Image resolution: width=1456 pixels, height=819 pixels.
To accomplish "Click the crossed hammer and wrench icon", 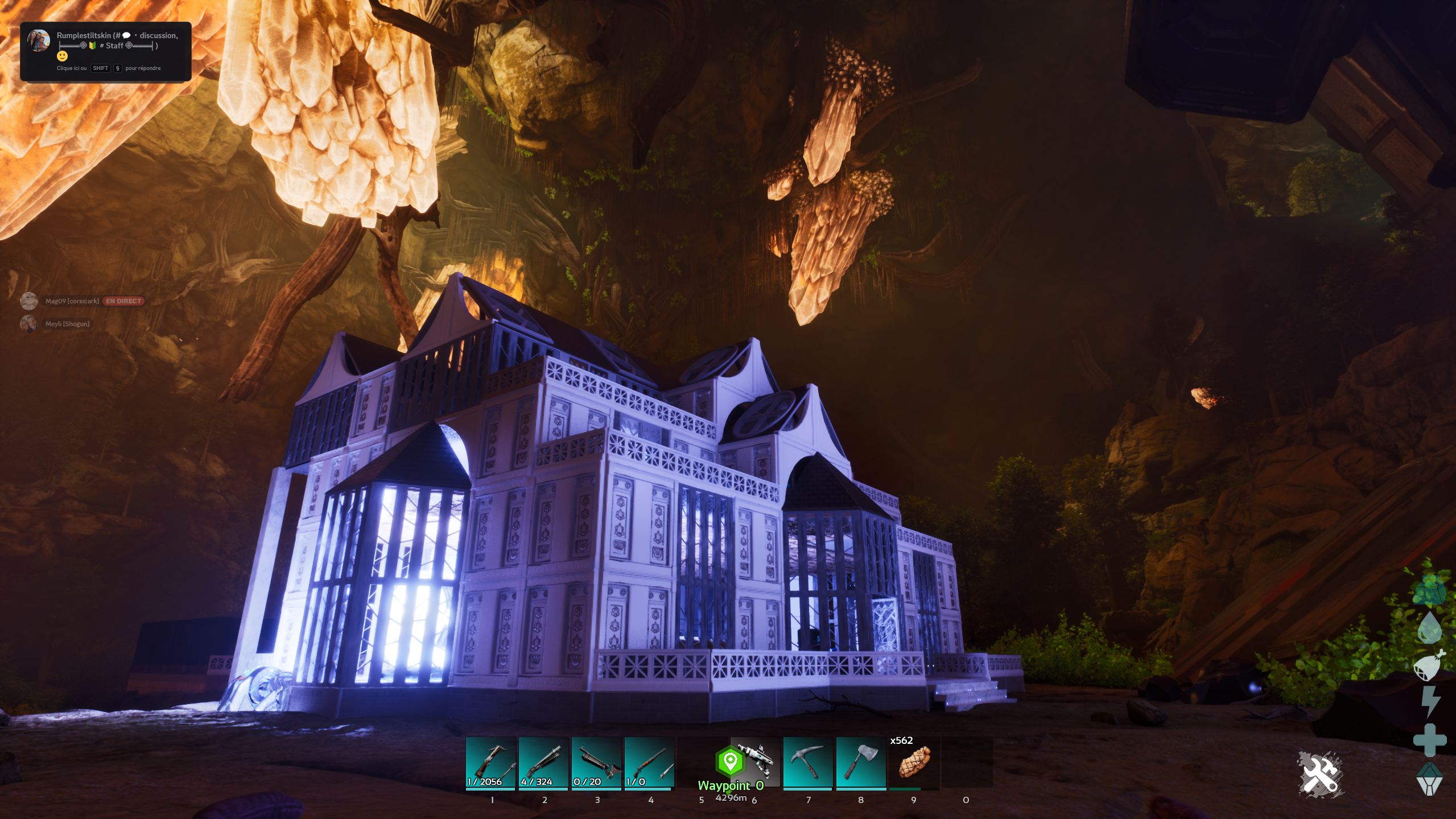I will click(x=1320, y=774).
